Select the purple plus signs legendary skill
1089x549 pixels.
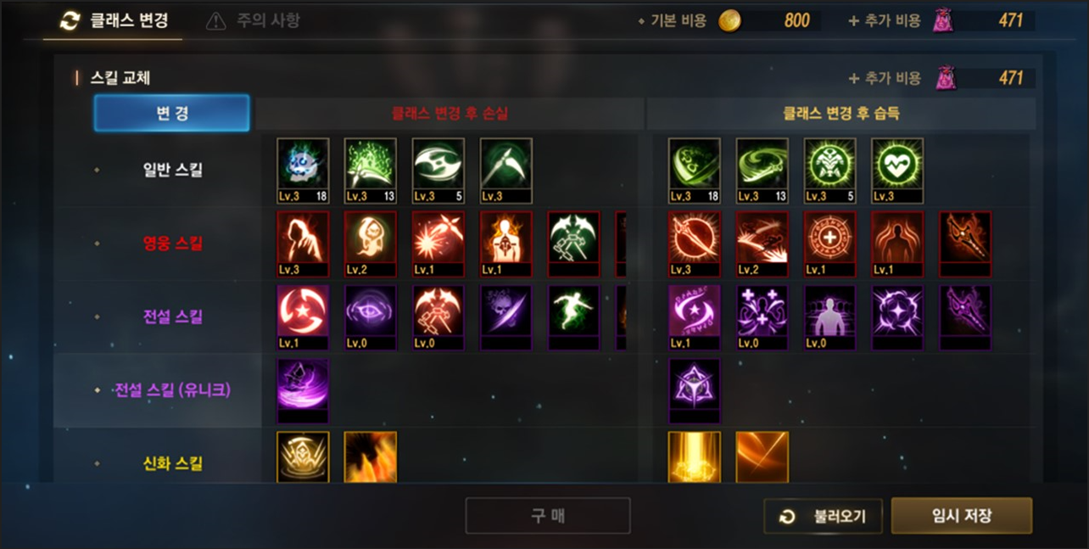[x=761, y=312]
